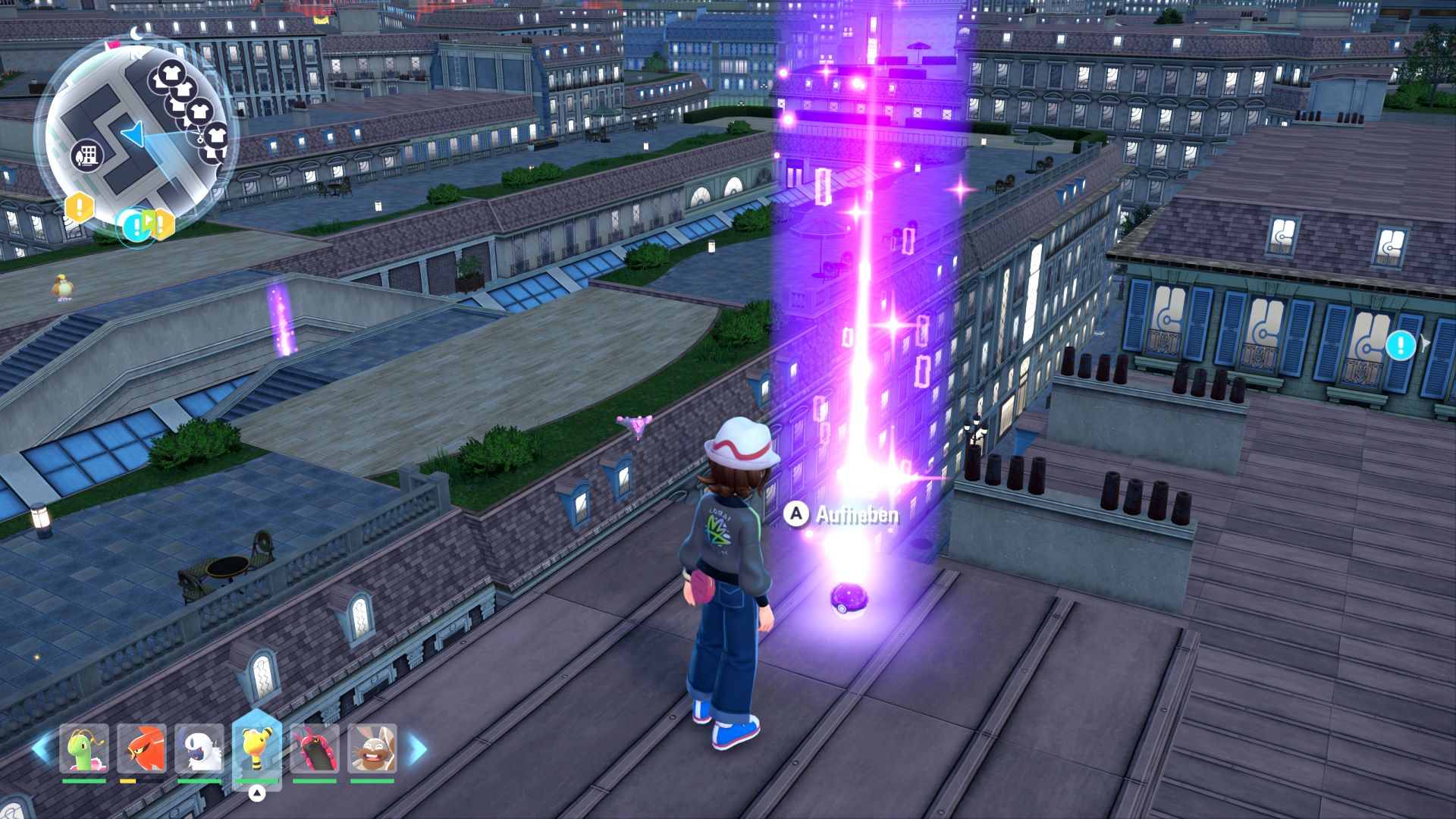This screenshot has height=819, width=1456.
Task: Choose the Scolipede party slot
Action: (315, 748)
